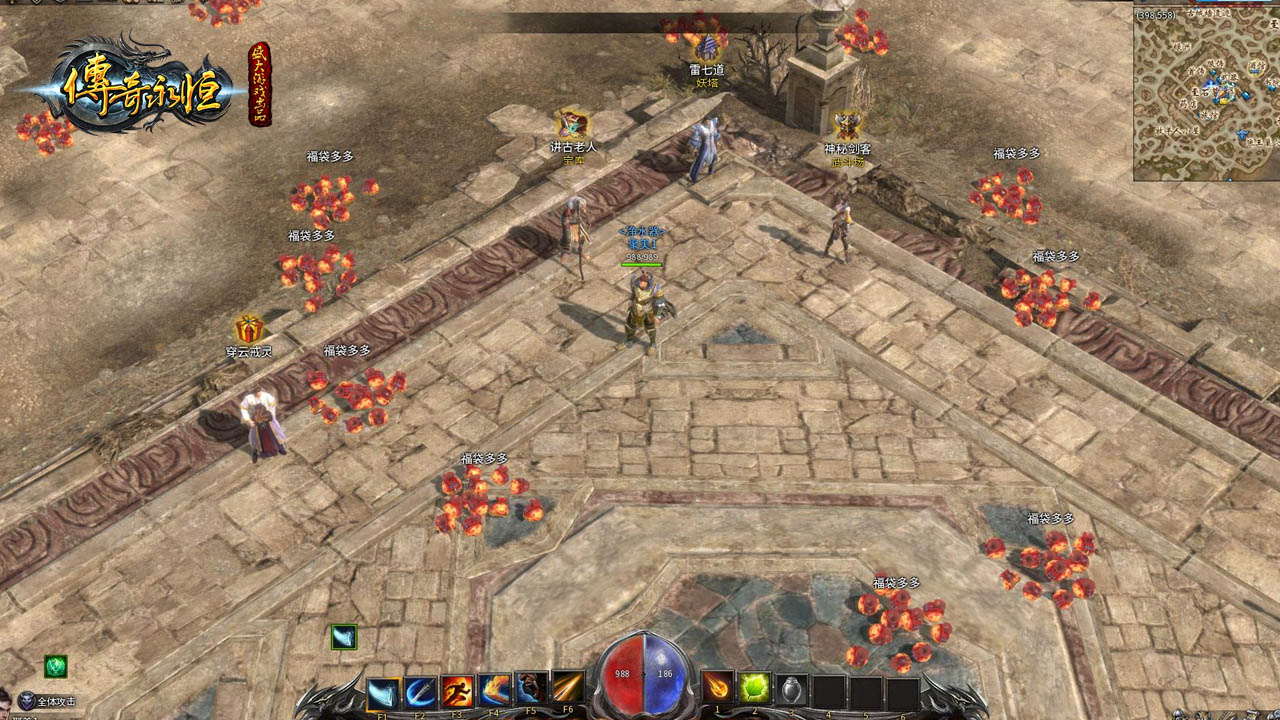Image resolution: width=1280 pixels, height=720 pixels.
Task: Cast the F4 flaming blade skill
Action: point(494,690)
